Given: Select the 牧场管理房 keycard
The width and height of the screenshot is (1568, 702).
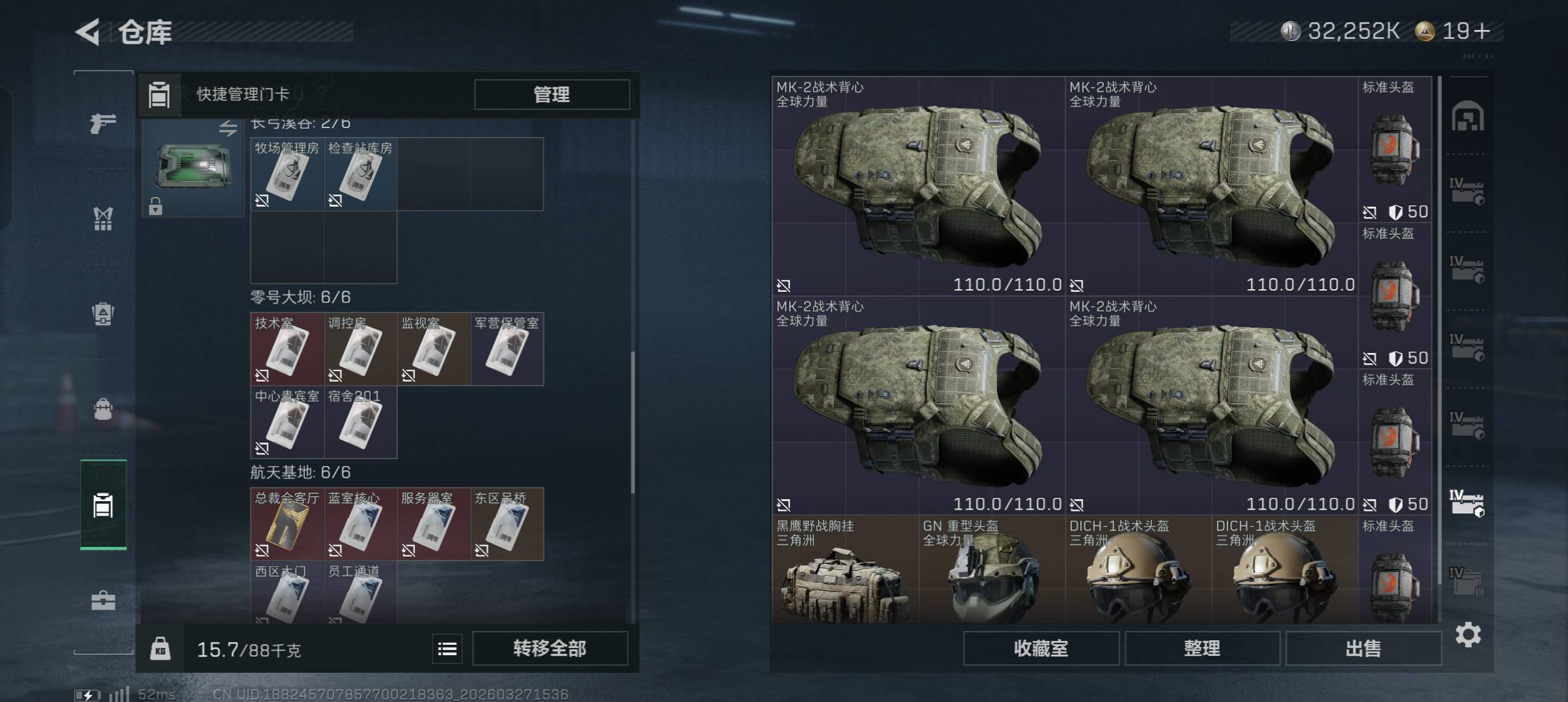Looking at the screenshot, I should pyautogui.click(x=287, y=174).
